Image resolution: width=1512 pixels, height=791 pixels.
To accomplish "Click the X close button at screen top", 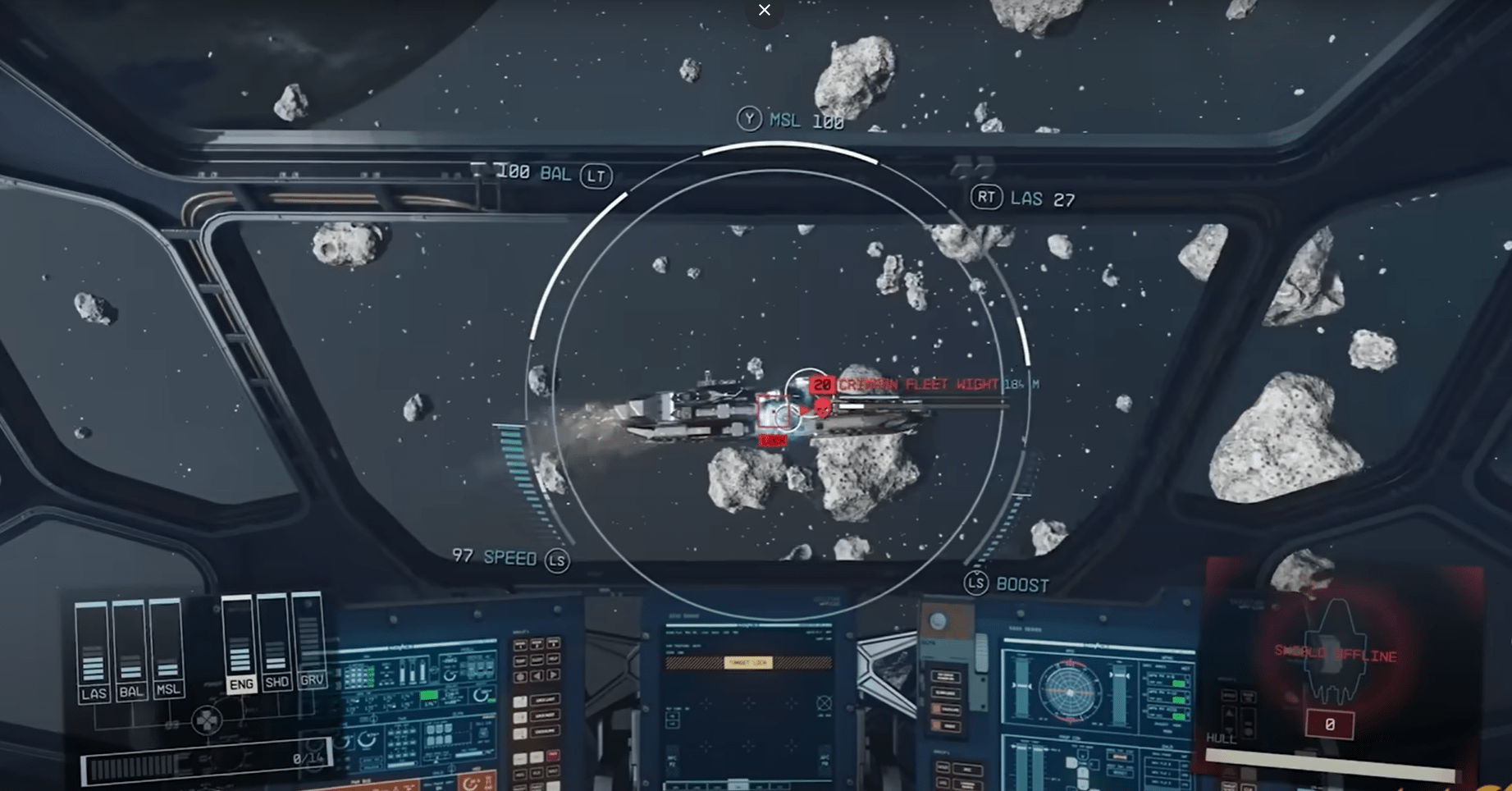I will tap(764, 10).
